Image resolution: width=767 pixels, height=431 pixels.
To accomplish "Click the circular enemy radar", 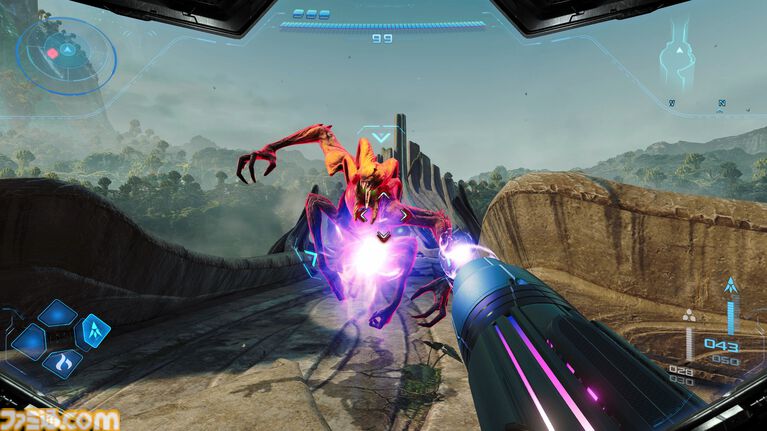I will pos(65,52).
